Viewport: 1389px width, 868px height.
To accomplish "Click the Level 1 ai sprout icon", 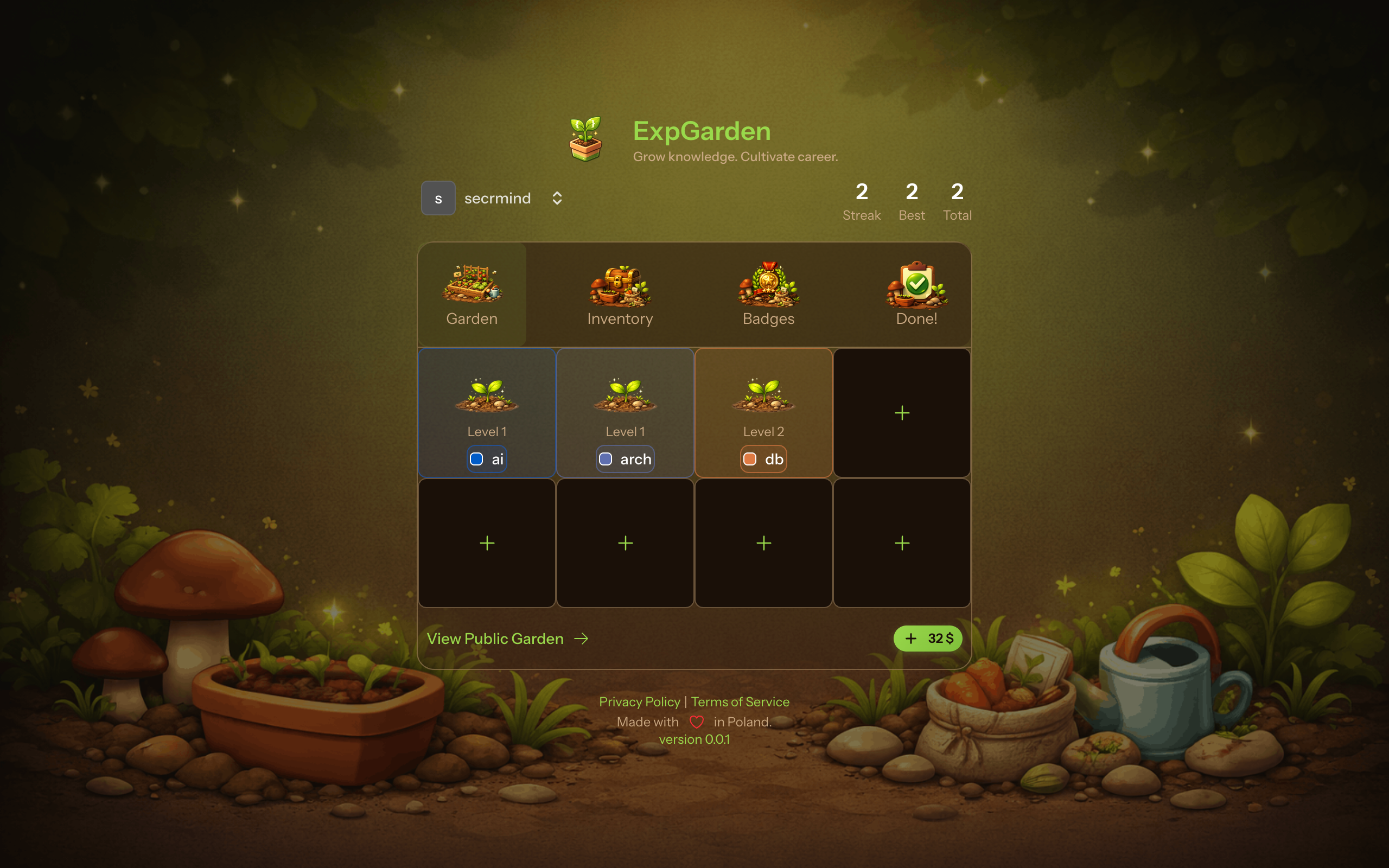I will [487, 396].
